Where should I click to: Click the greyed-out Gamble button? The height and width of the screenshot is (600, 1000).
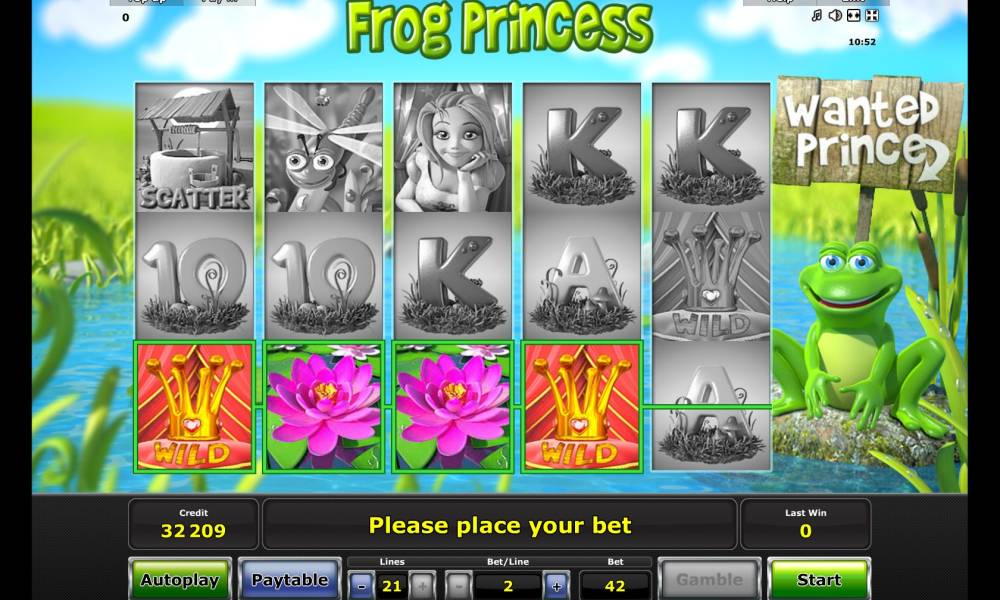point(710,579)
